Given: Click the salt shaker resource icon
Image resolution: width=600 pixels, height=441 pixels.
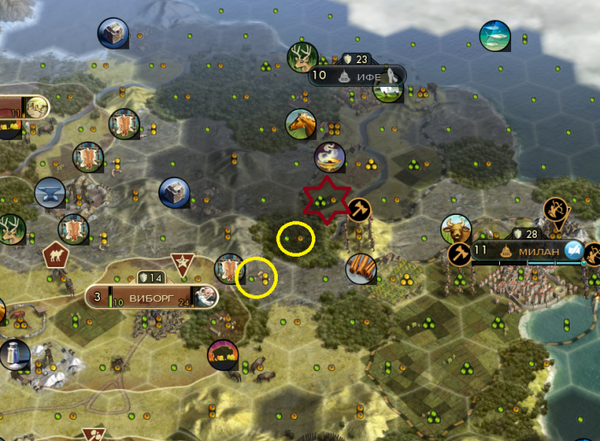Looking at the screenshot, I should coord(13,354).
